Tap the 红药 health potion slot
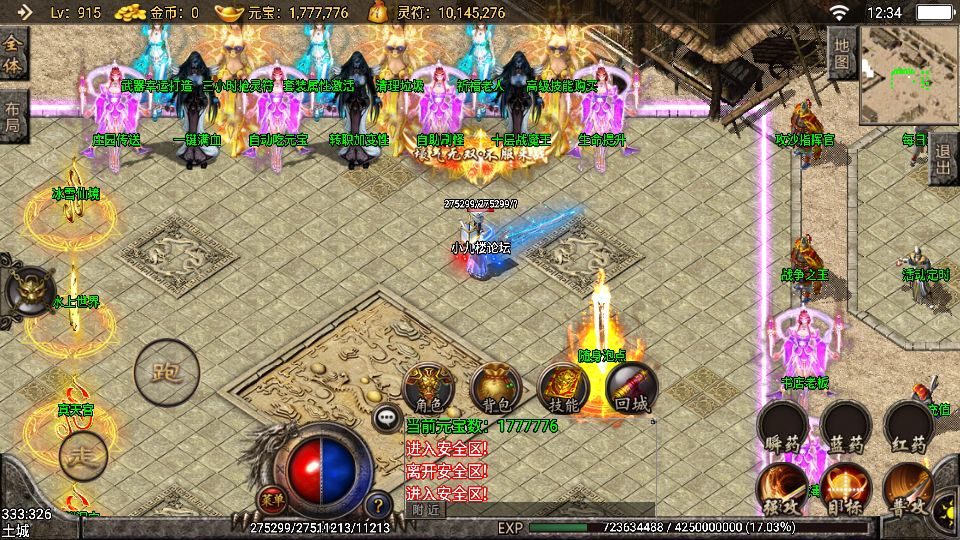 909,428
